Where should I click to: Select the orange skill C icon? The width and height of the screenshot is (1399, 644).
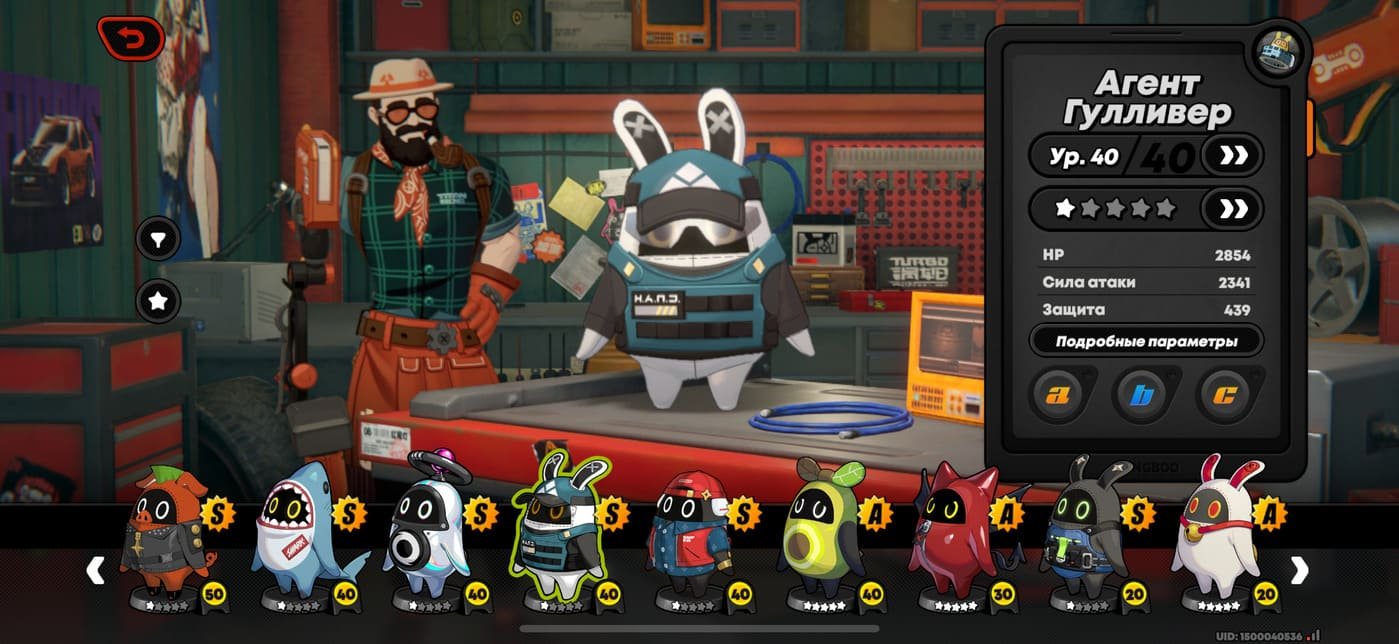coord(1223,395)
